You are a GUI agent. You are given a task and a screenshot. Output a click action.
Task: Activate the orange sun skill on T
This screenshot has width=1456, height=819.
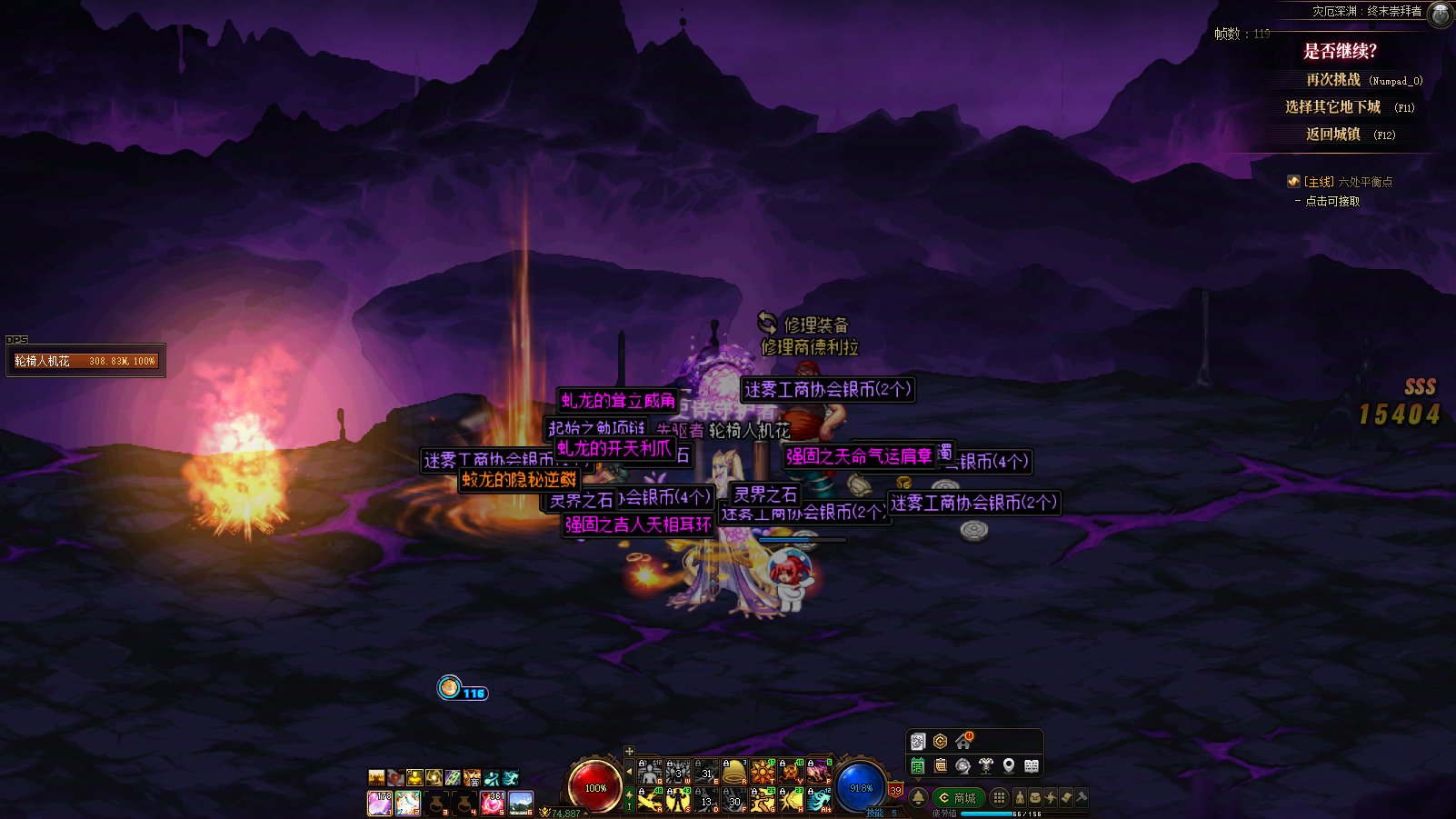click(763, 773)
